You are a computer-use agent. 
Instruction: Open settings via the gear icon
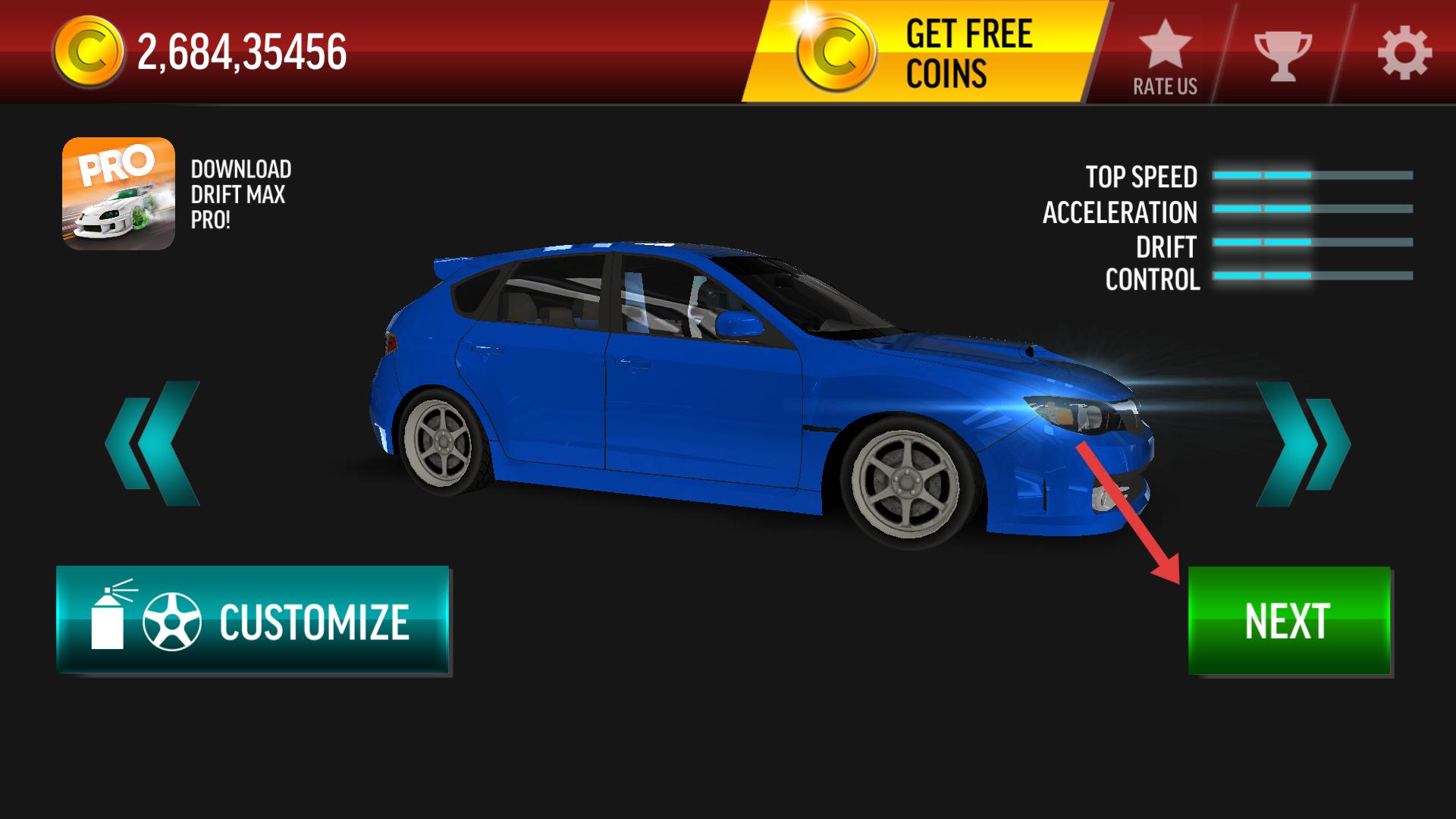[x=1404, y=53]
